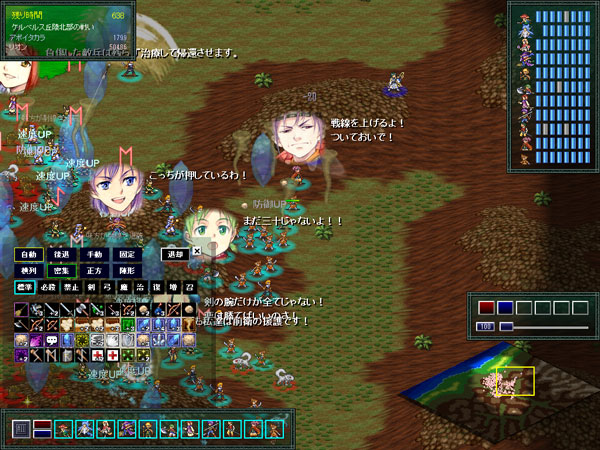
Task: Select the 横列 (line) formation
Action: tap(28, 270)
